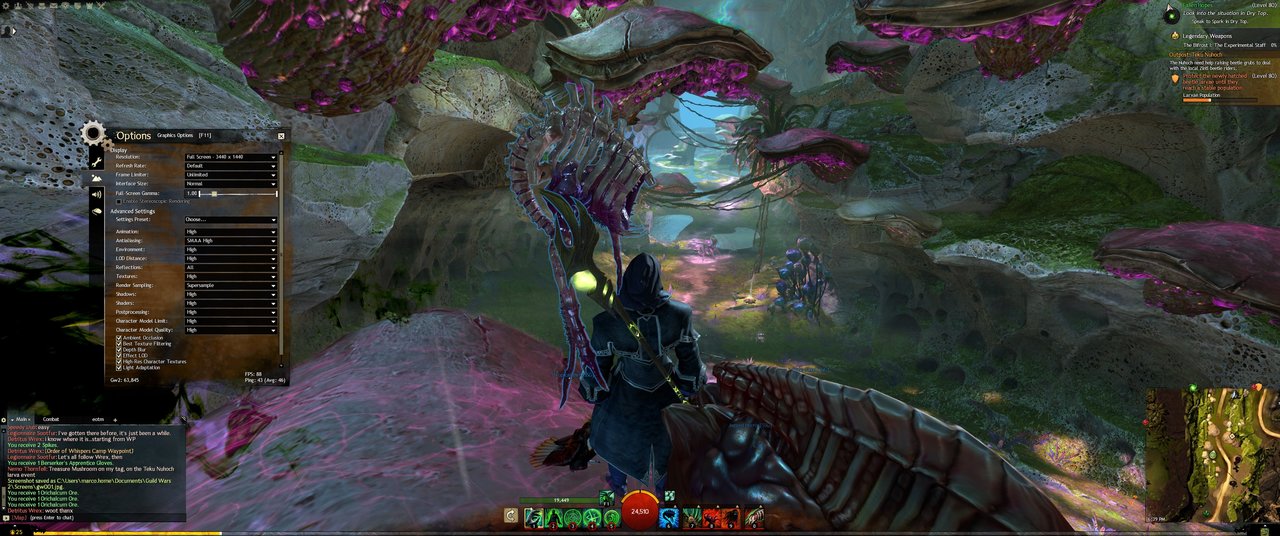Toggle the Ambient Occlusion checkbox
The image size is (1280, 536).
point(120,338)
